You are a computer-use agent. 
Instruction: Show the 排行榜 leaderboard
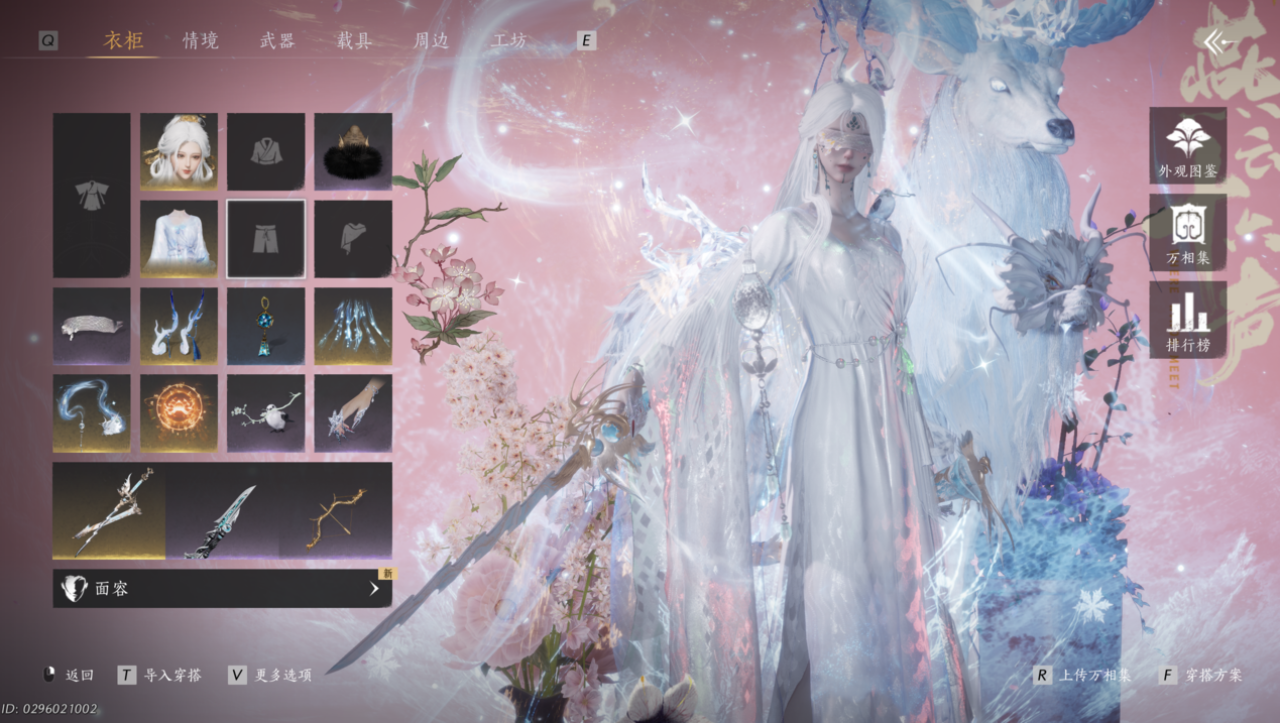(1188, 320)
